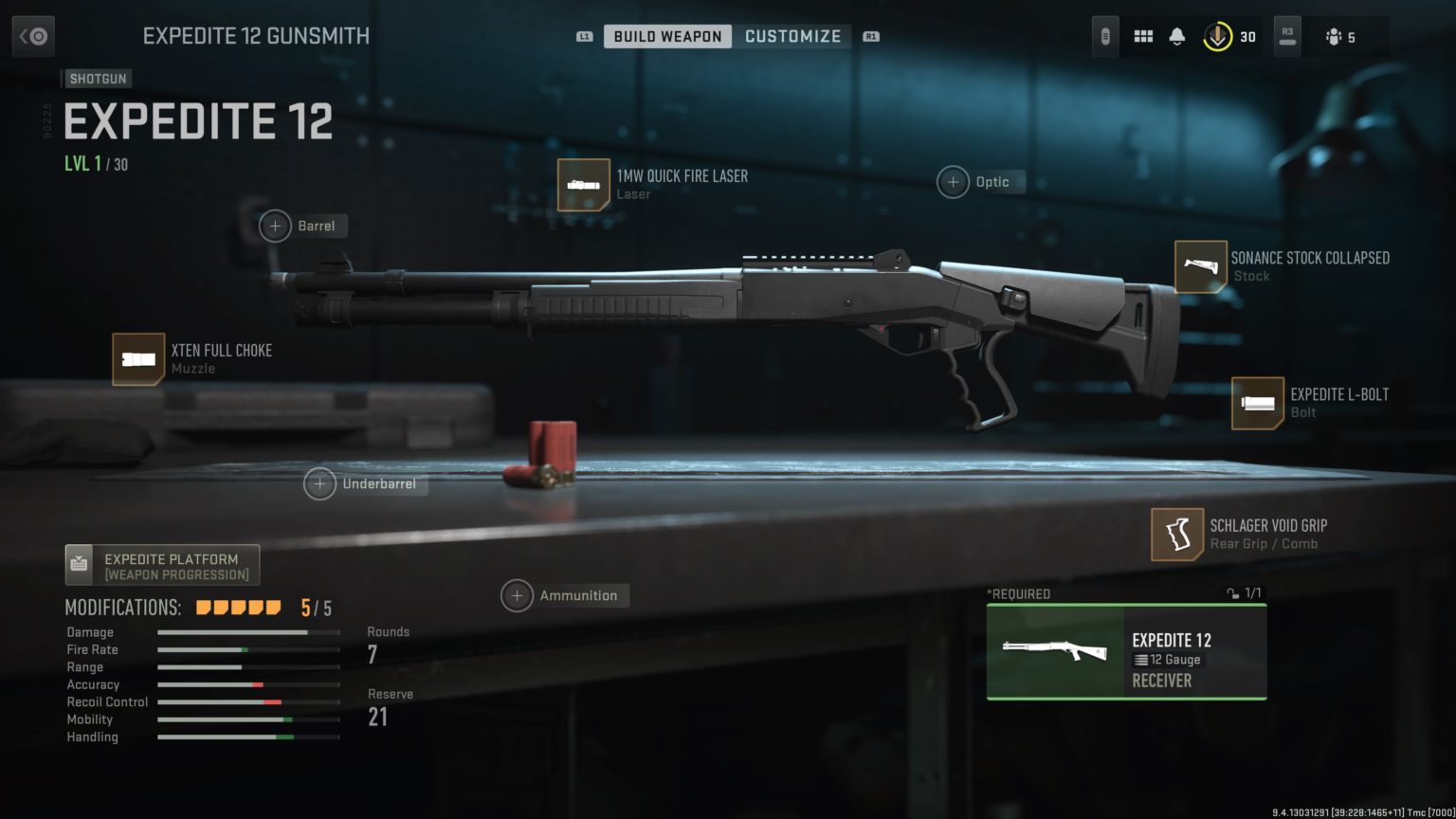
Task: Select the Expedite 12 receiver card
Action: pyautogui.click(x=1126, y=652)
